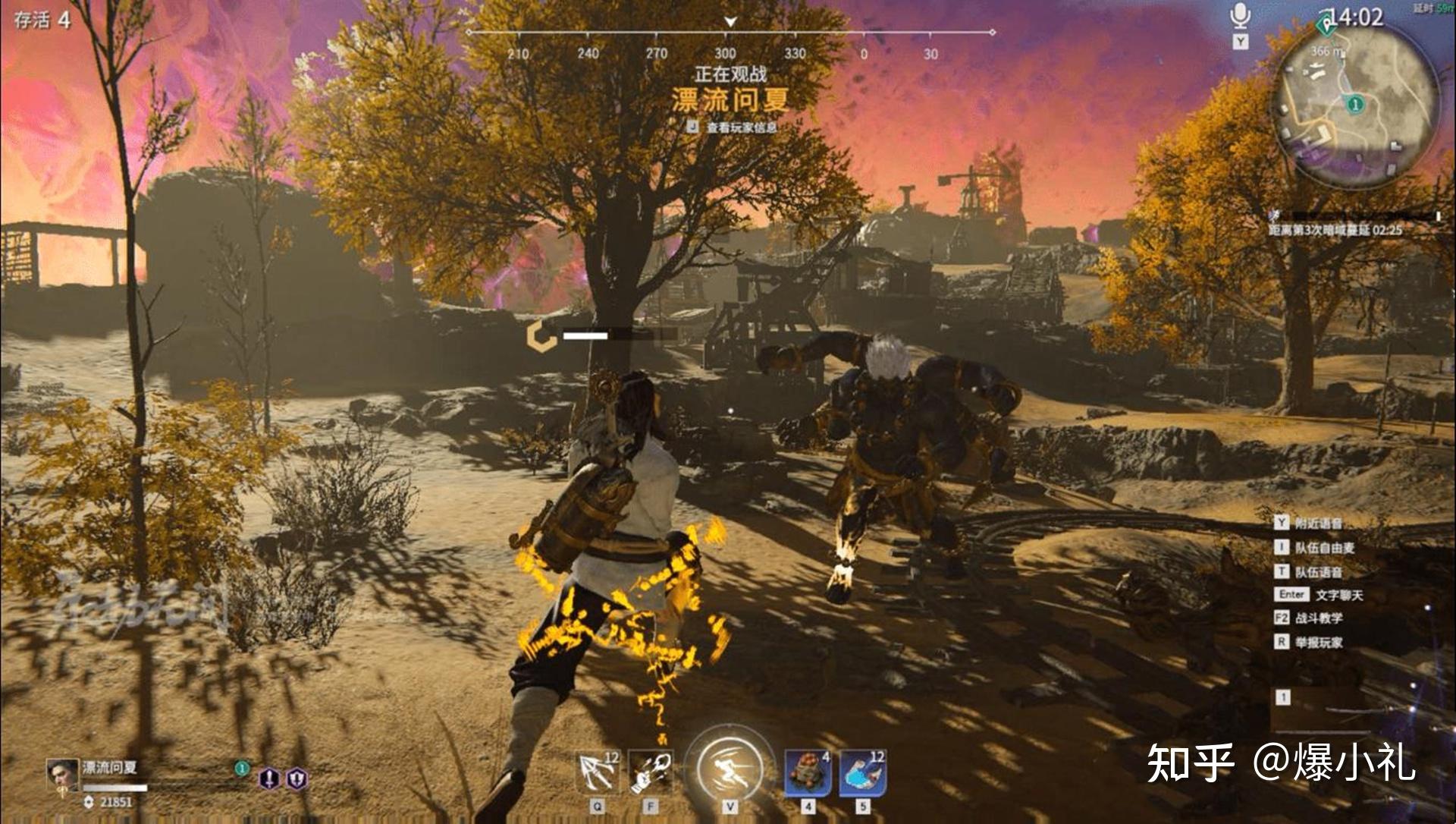Select the grappling arrow skill icon
This screenshot has width=1456, height=824.
597,772
